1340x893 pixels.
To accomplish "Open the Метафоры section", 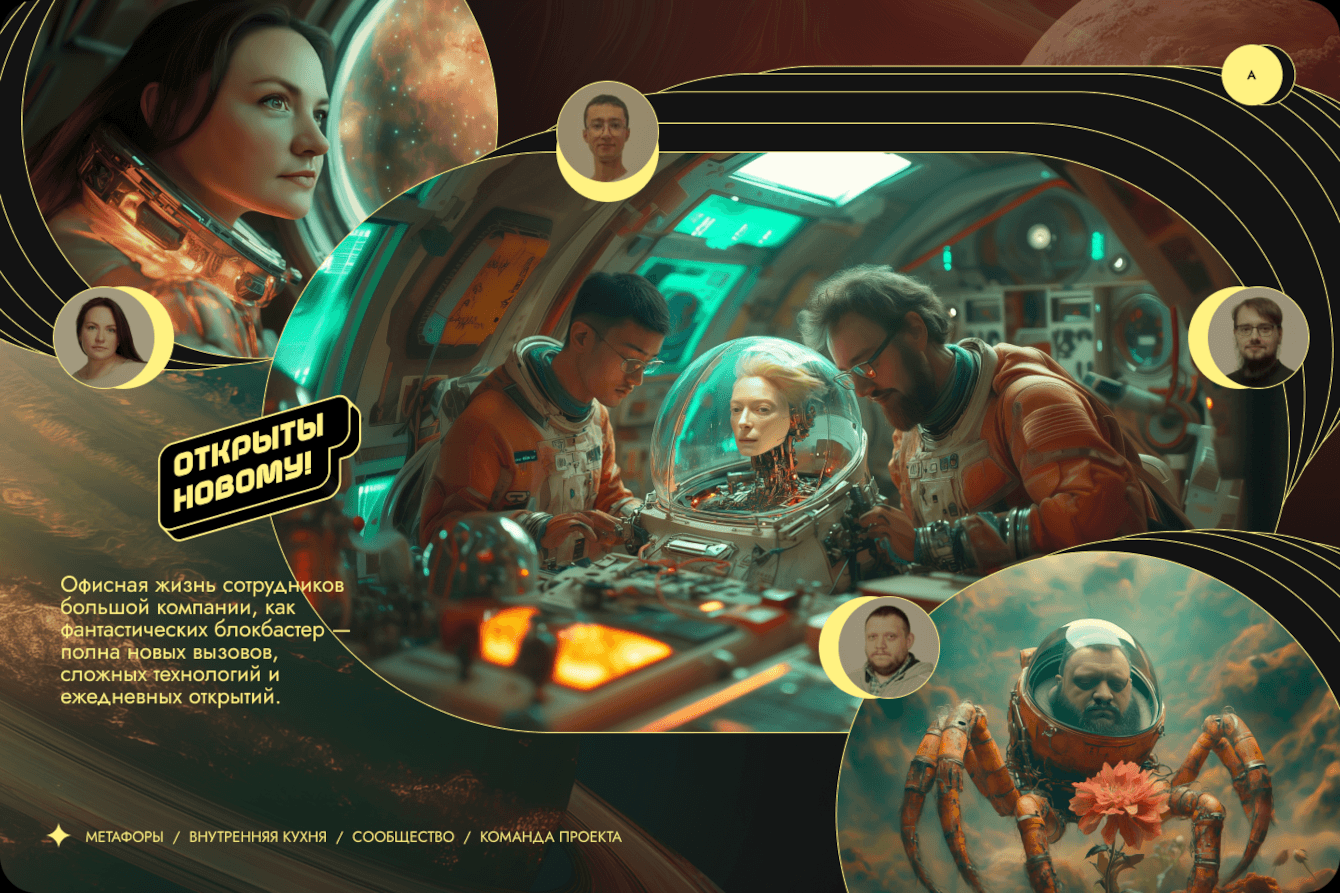I will pyautogui.click(x=124, y=837).
